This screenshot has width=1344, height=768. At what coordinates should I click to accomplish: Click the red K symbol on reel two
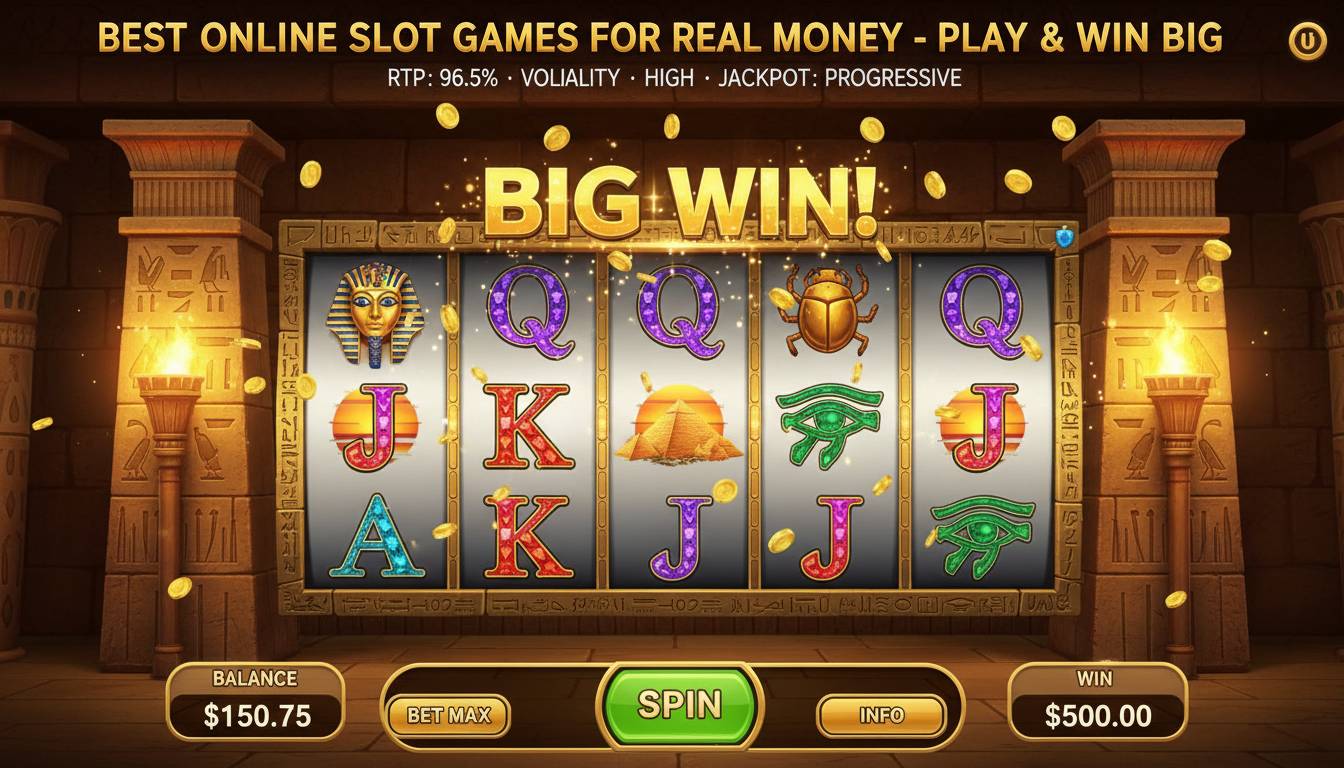click(528, 430)
